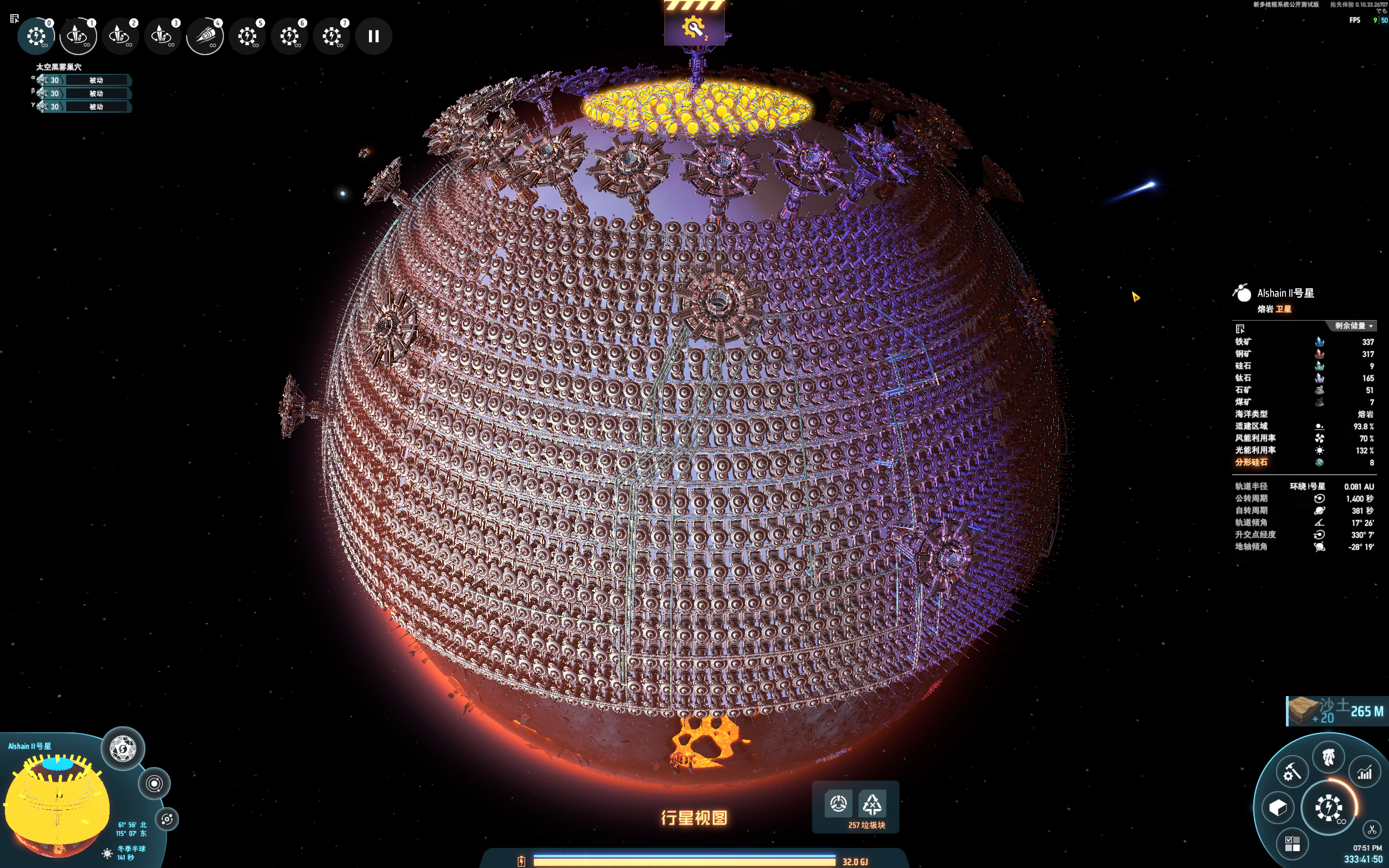Click the orbiting gear icon near the minimap

(167, 819)
